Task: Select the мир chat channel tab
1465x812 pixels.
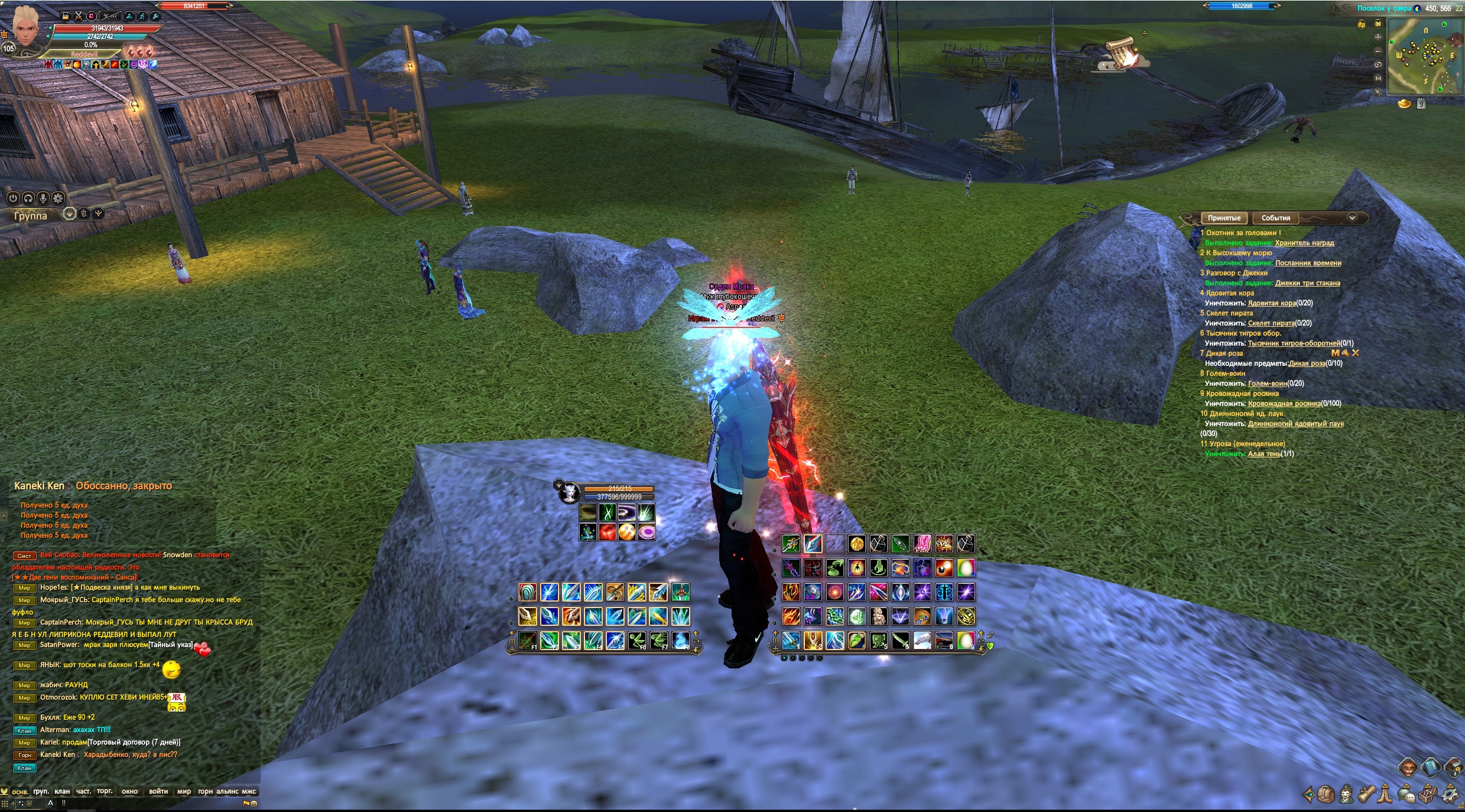Action: pyautogui.click(x=184, y=791)
